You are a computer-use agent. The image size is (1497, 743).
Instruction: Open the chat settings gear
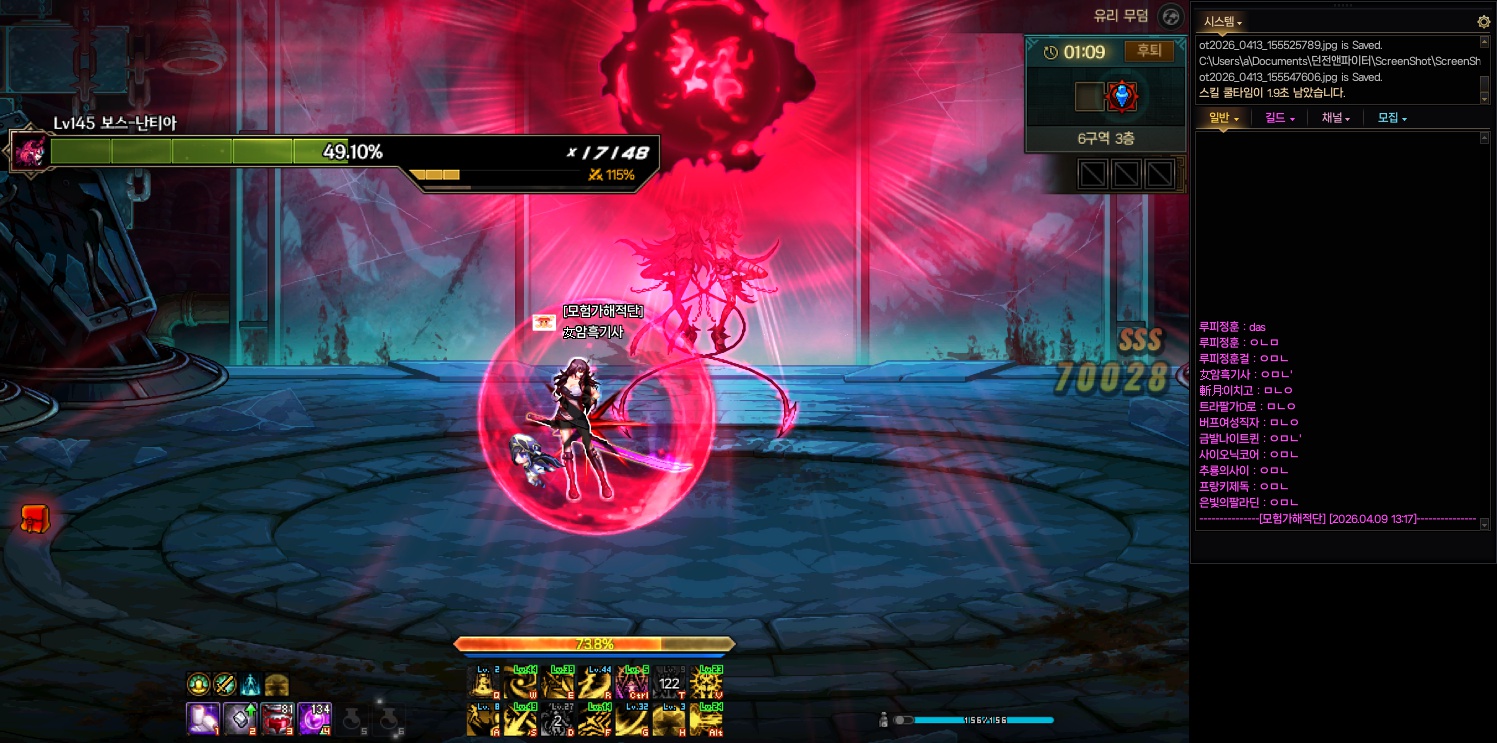point(1483,21)
